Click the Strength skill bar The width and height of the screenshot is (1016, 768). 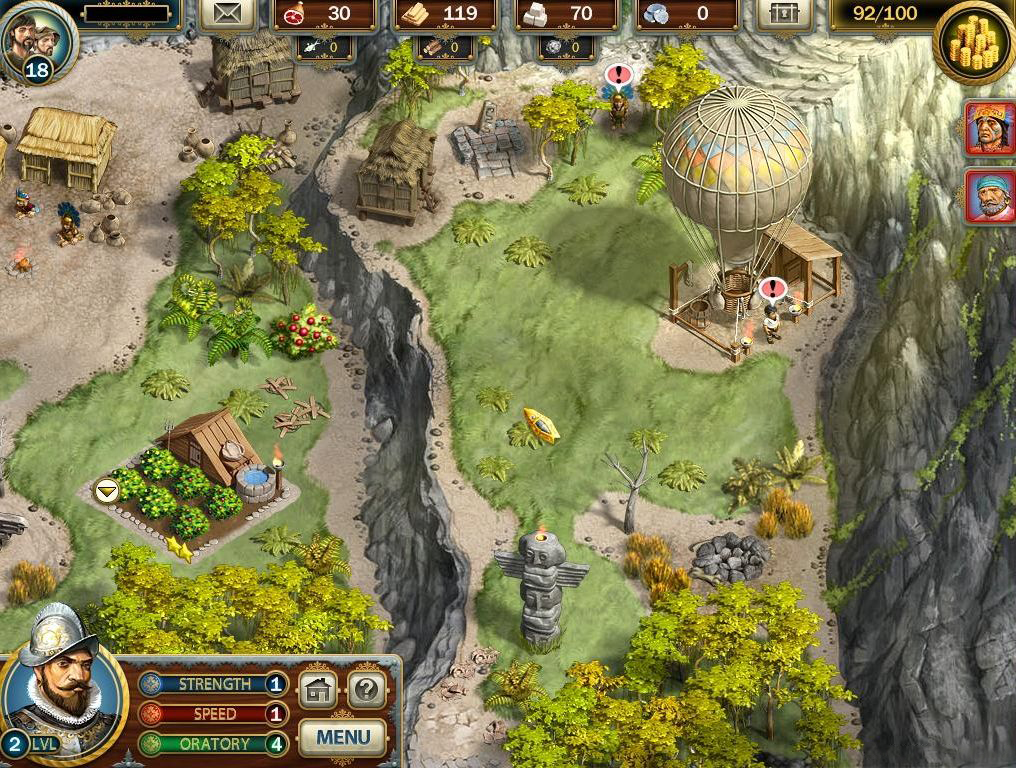(x=213, y=685)
